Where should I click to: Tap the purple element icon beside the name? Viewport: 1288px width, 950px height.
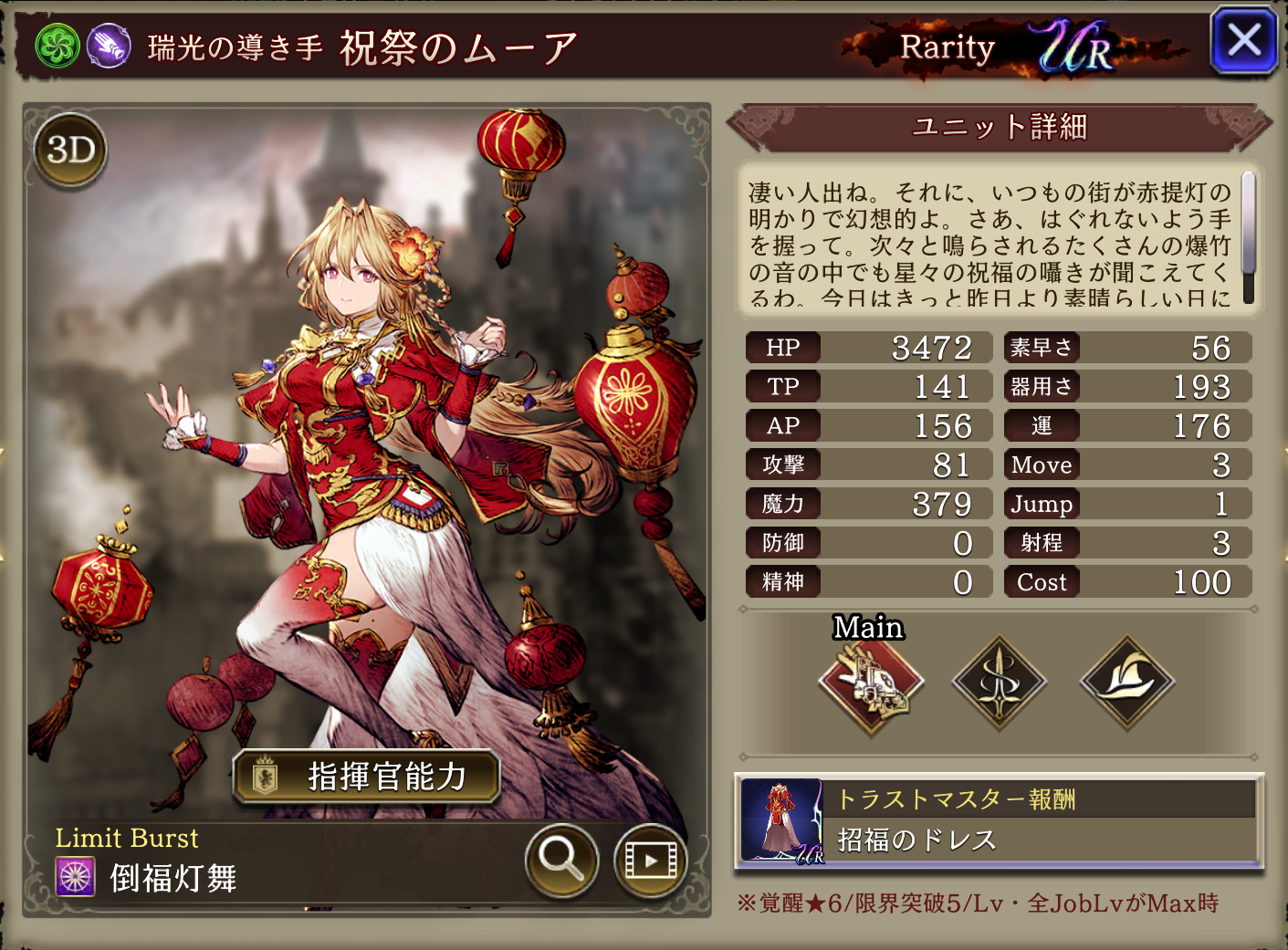(109, 46)
